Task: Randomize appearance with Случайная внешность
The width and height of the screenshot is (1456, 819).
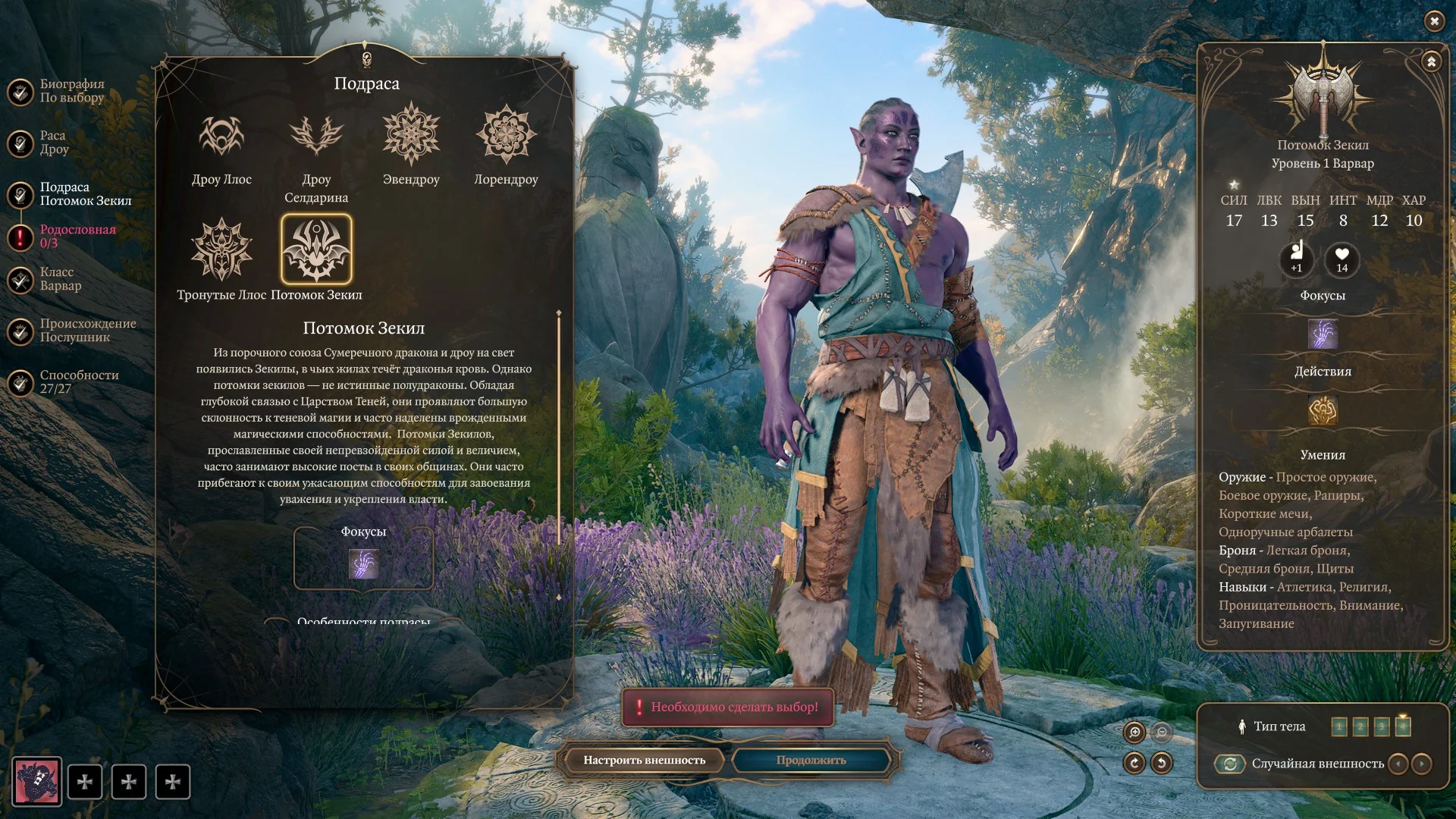Action: pyautogui.click(x=1230, y=764)
